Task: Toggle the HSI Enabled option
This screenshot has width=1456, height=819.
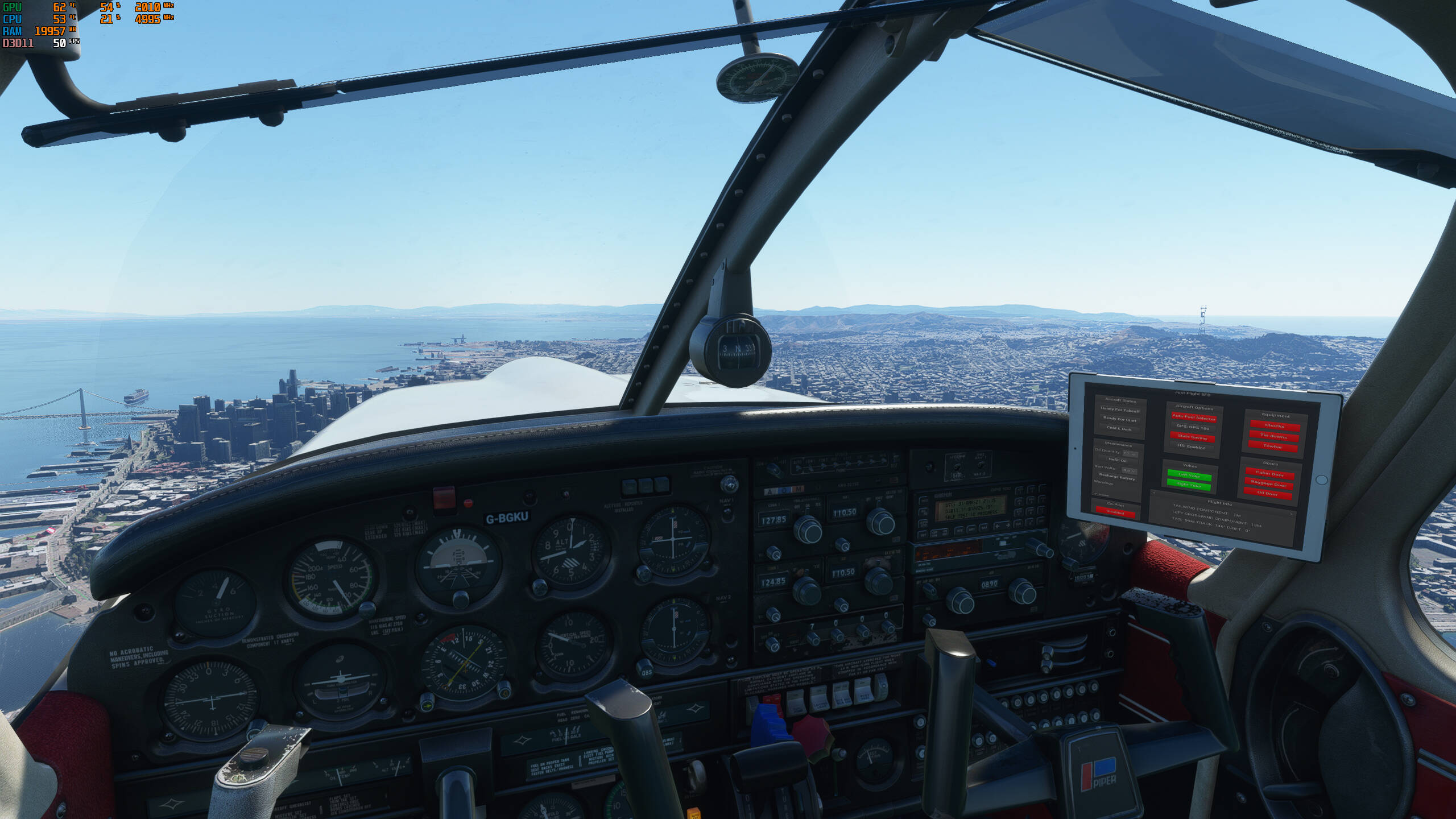Action: (1192, 448)
